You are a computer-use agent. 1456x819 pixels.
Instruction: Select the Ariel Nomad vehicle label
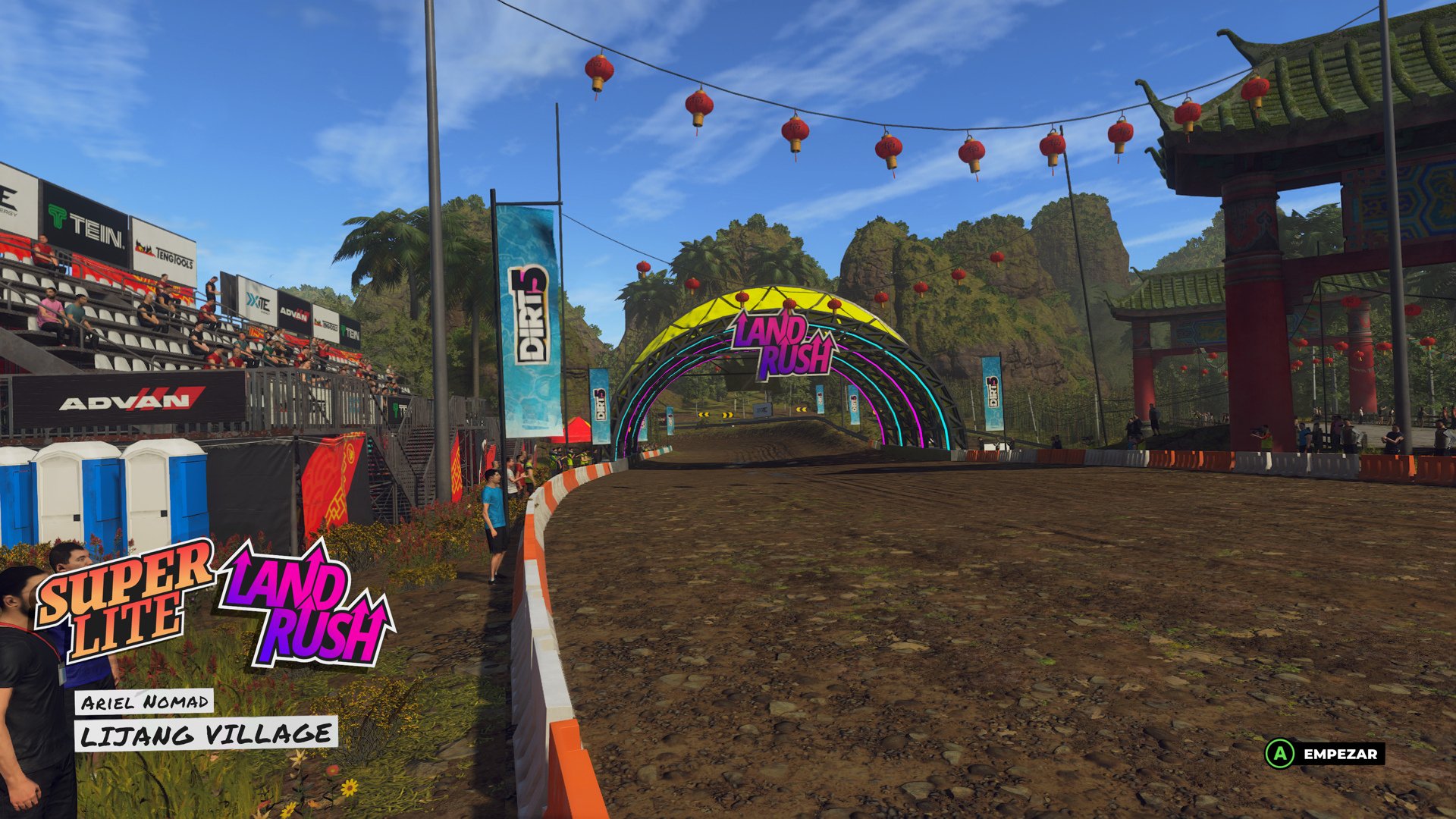click(146, 701)
